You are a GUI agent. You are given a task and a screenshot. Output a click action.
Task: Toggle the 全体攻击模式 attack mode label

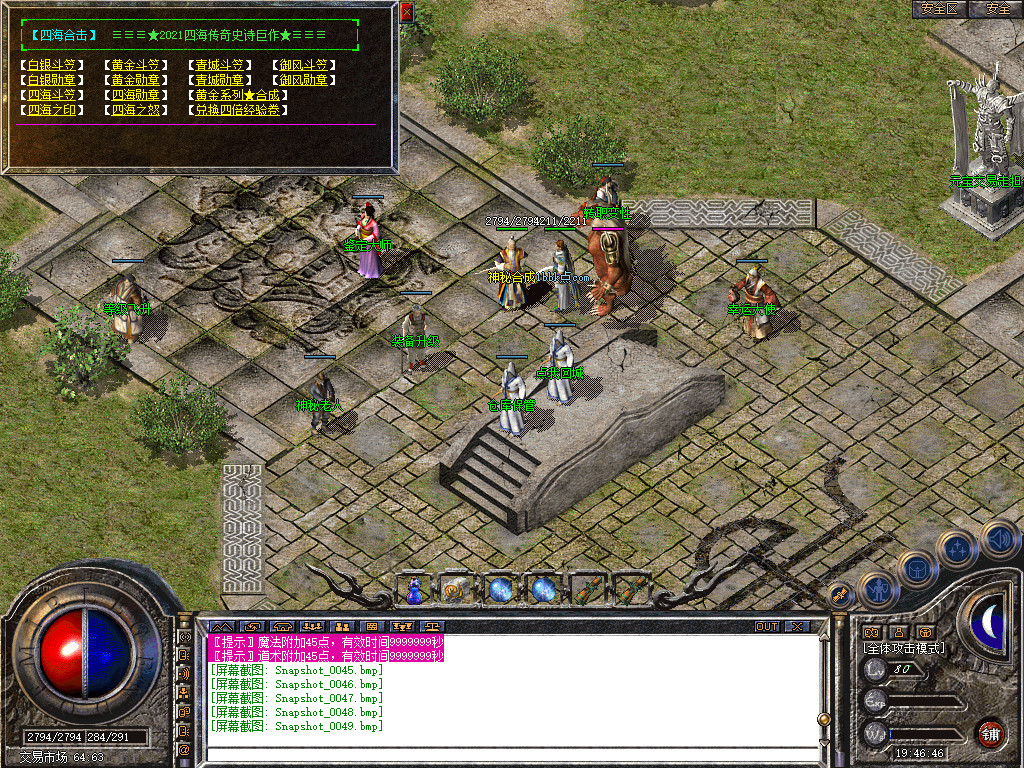(904, 648)
